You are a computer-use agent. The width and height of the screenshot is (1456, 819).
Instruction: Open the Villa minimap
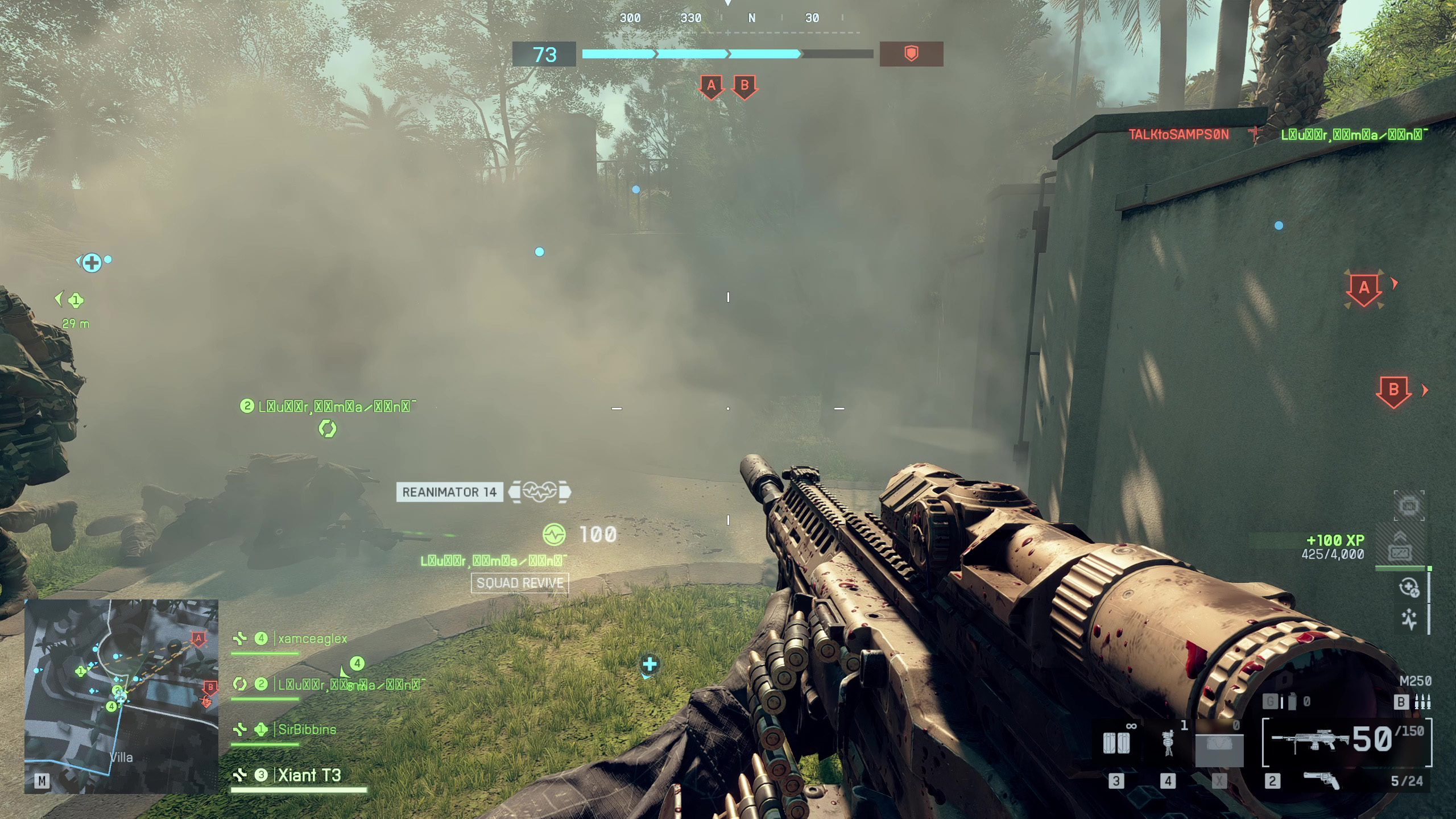[x=121, y=696]
